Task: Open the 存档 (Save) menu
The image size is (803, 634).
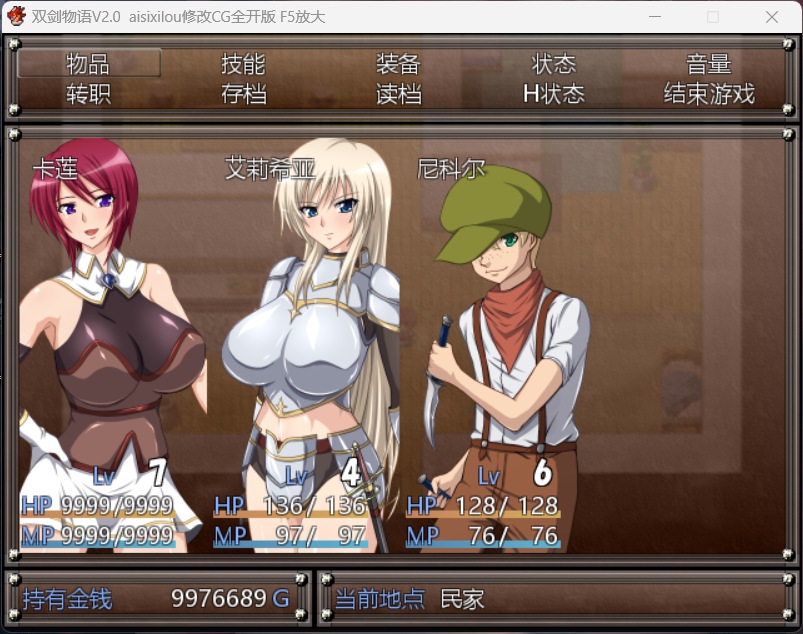Action: point(243,94)
